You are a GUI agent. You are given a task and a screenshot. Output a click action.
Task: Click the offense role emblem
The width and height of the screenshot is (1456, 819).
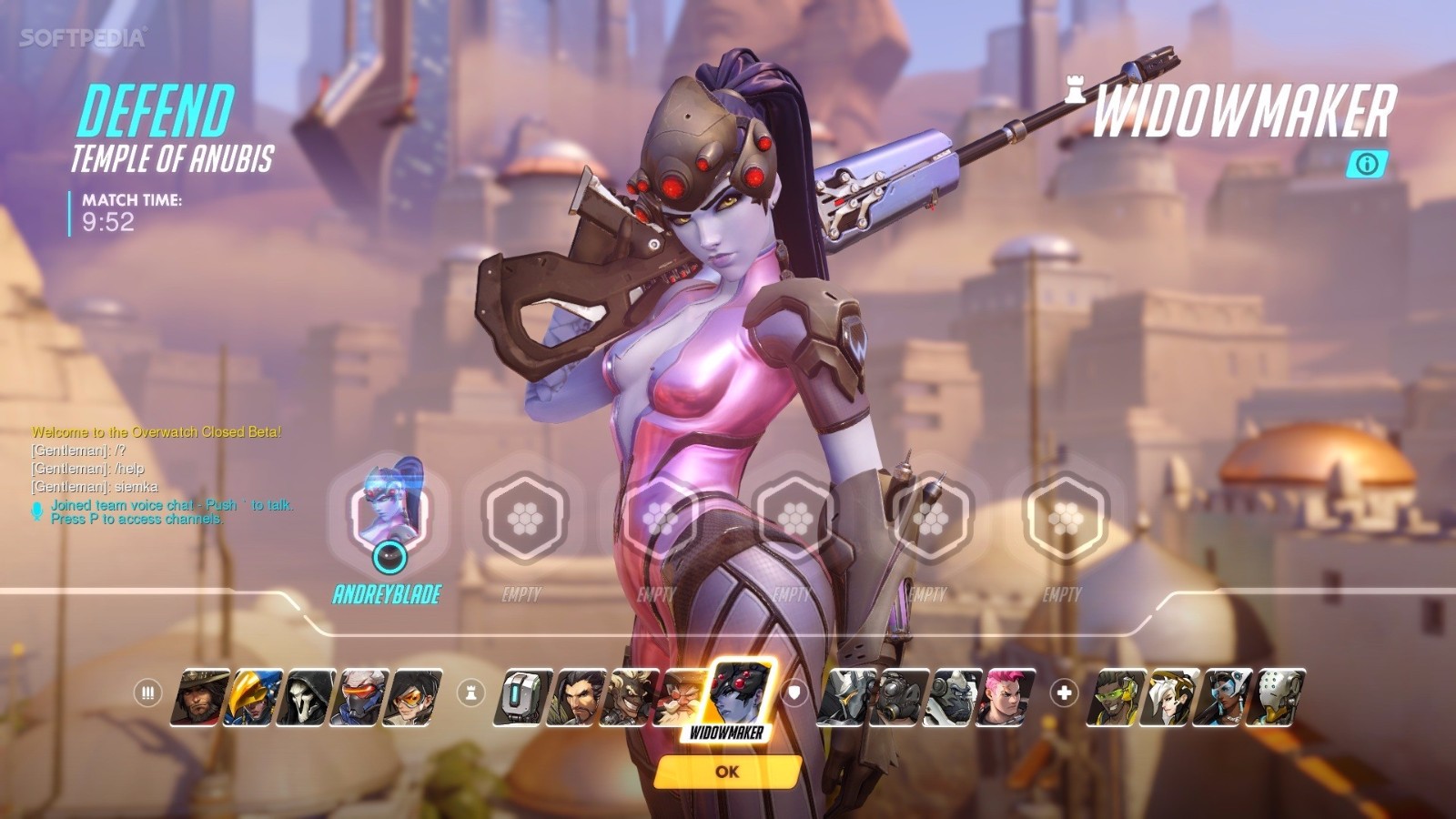[147, 693]
